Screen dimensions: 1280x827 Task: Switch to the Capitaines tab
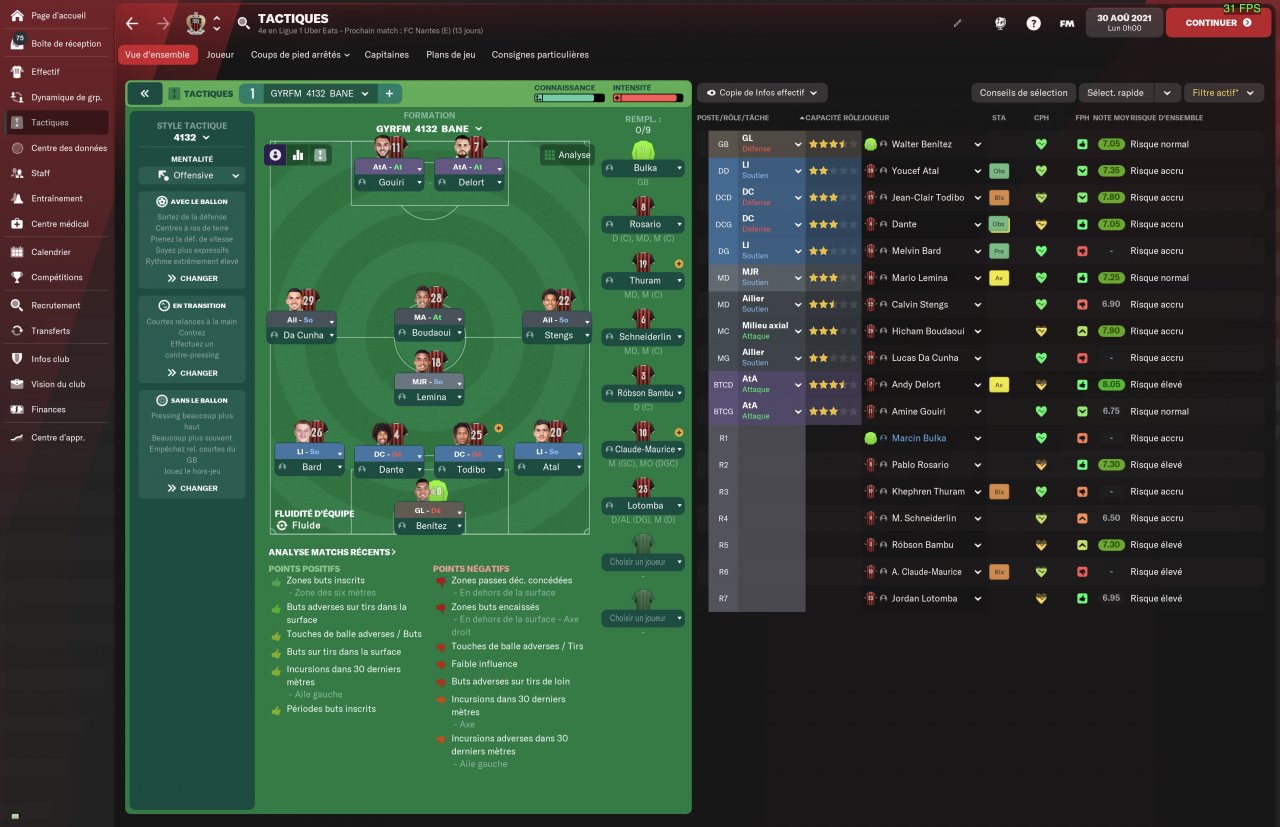386,55
